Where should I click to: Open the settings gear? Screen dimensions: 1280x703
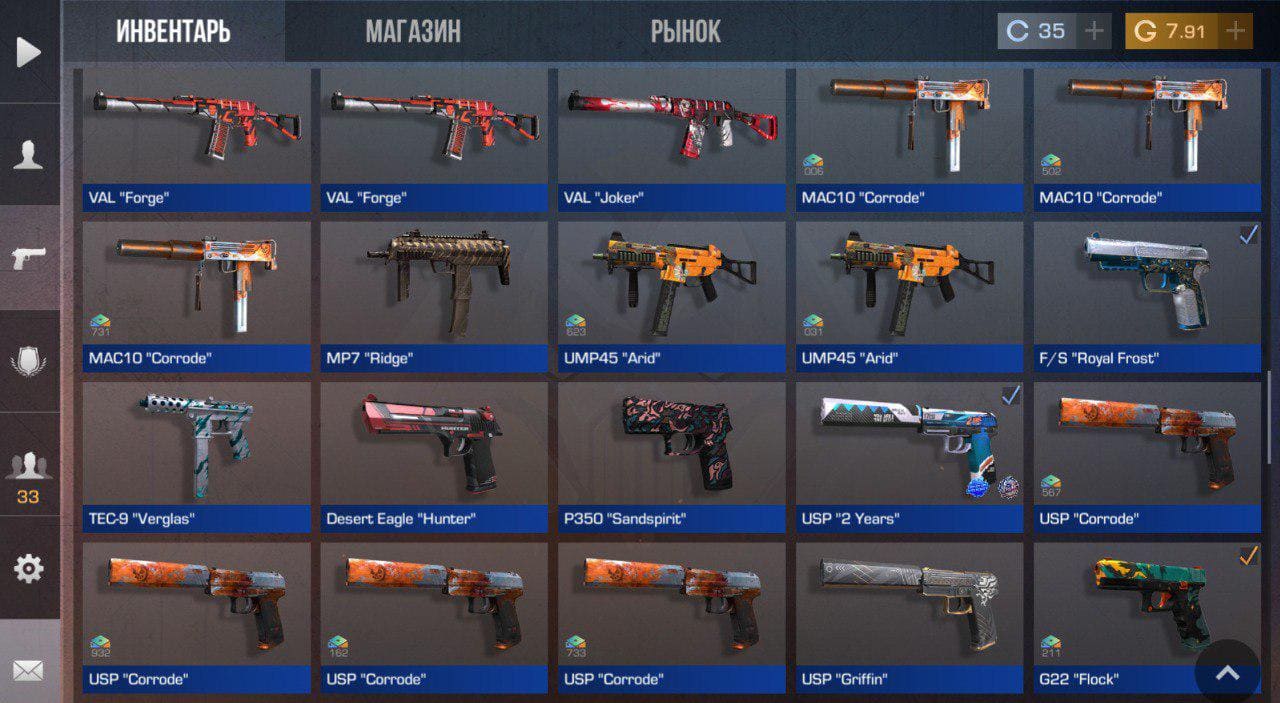(29, 569)
